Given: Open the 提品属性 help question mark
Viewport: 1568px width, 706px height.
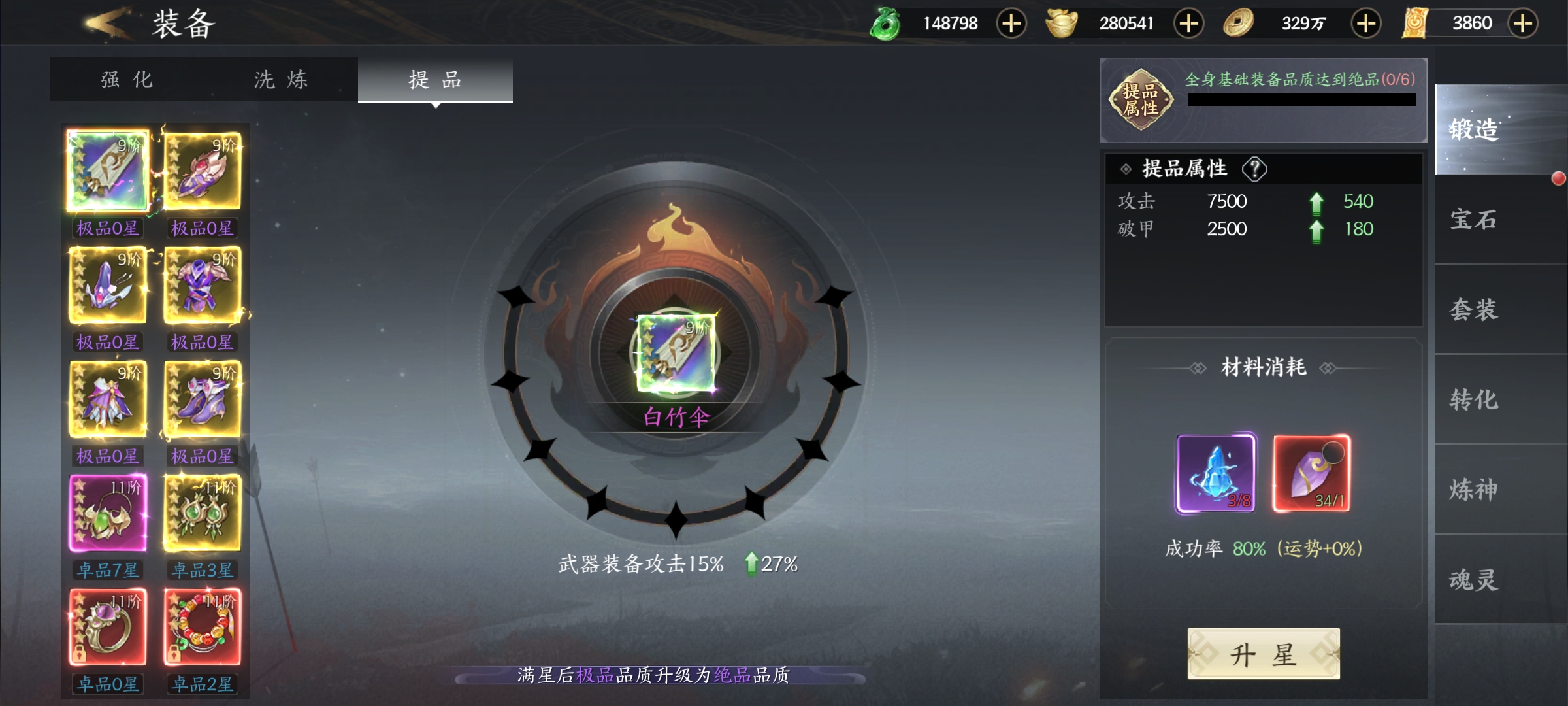Looking at the screenshot, I should [1254, 169].
